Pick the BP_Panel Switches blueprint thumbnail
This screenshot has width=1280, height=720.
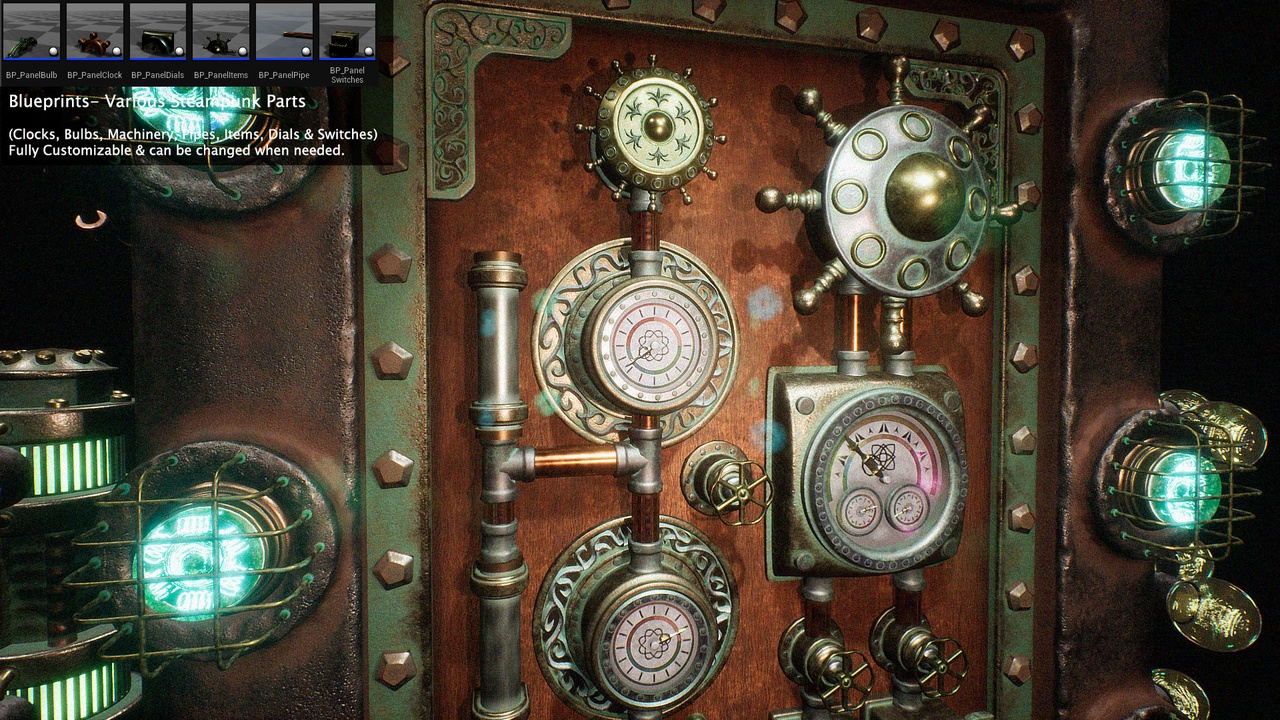347,32
